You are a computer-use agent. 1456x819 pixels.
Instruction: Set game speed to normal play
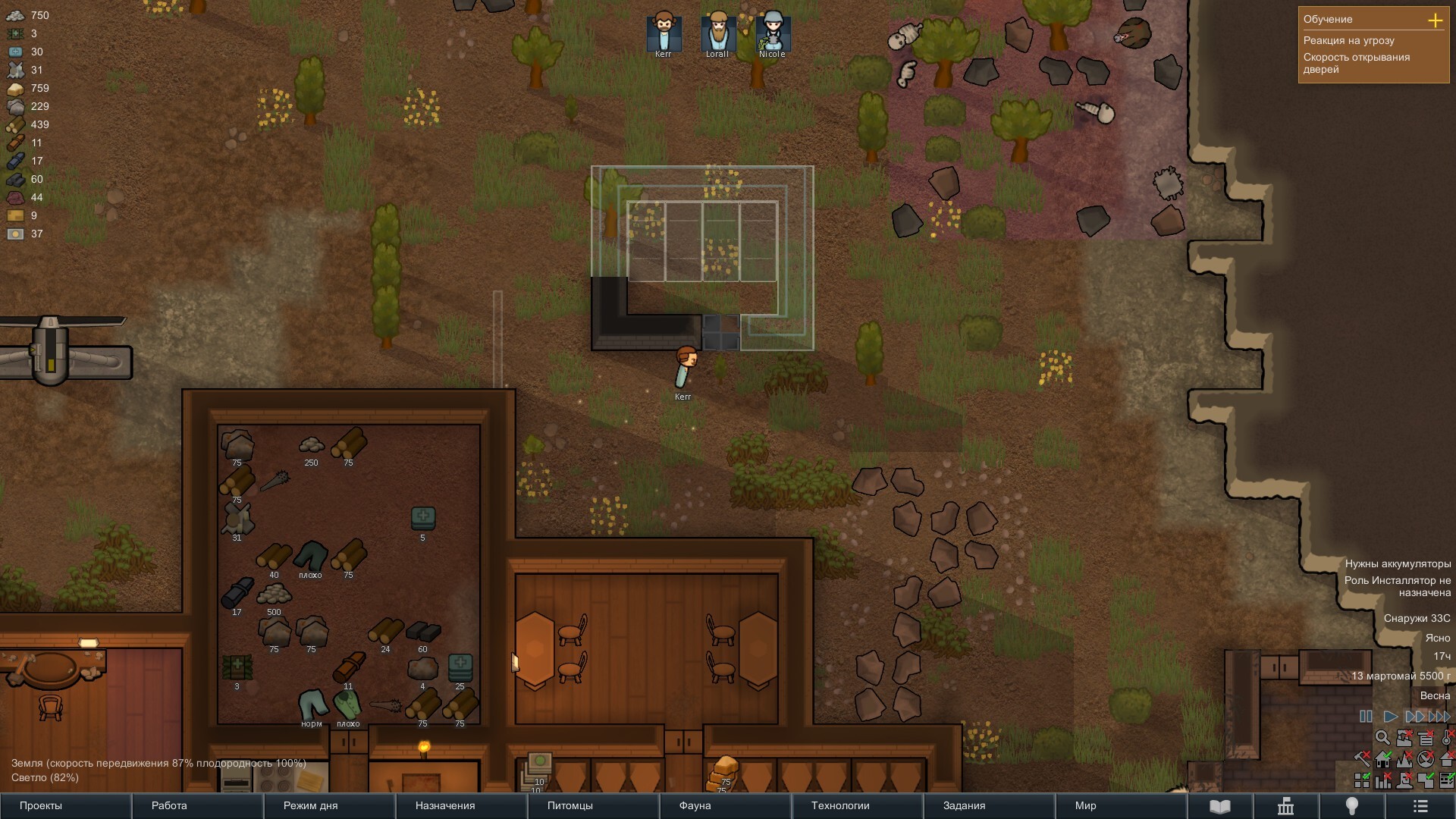pos(1390,717)
